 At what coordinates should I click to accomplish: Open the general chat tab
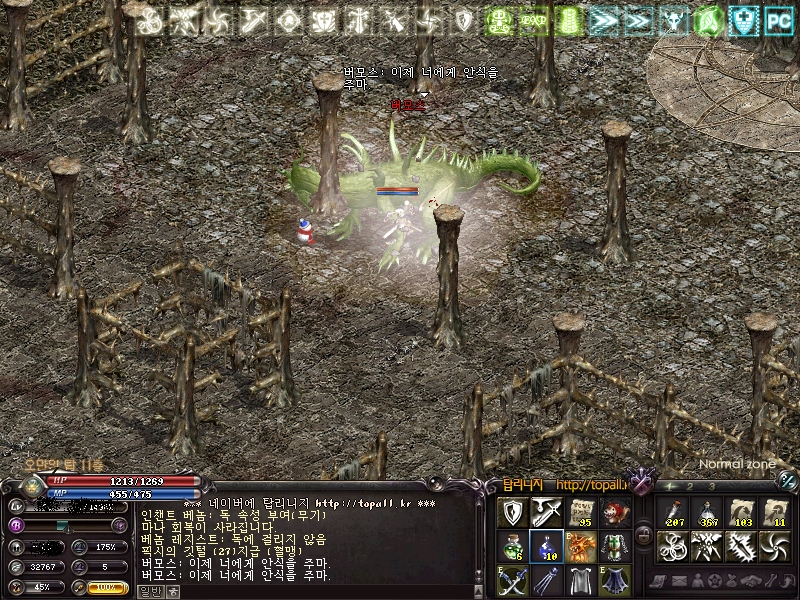point(147,591)
